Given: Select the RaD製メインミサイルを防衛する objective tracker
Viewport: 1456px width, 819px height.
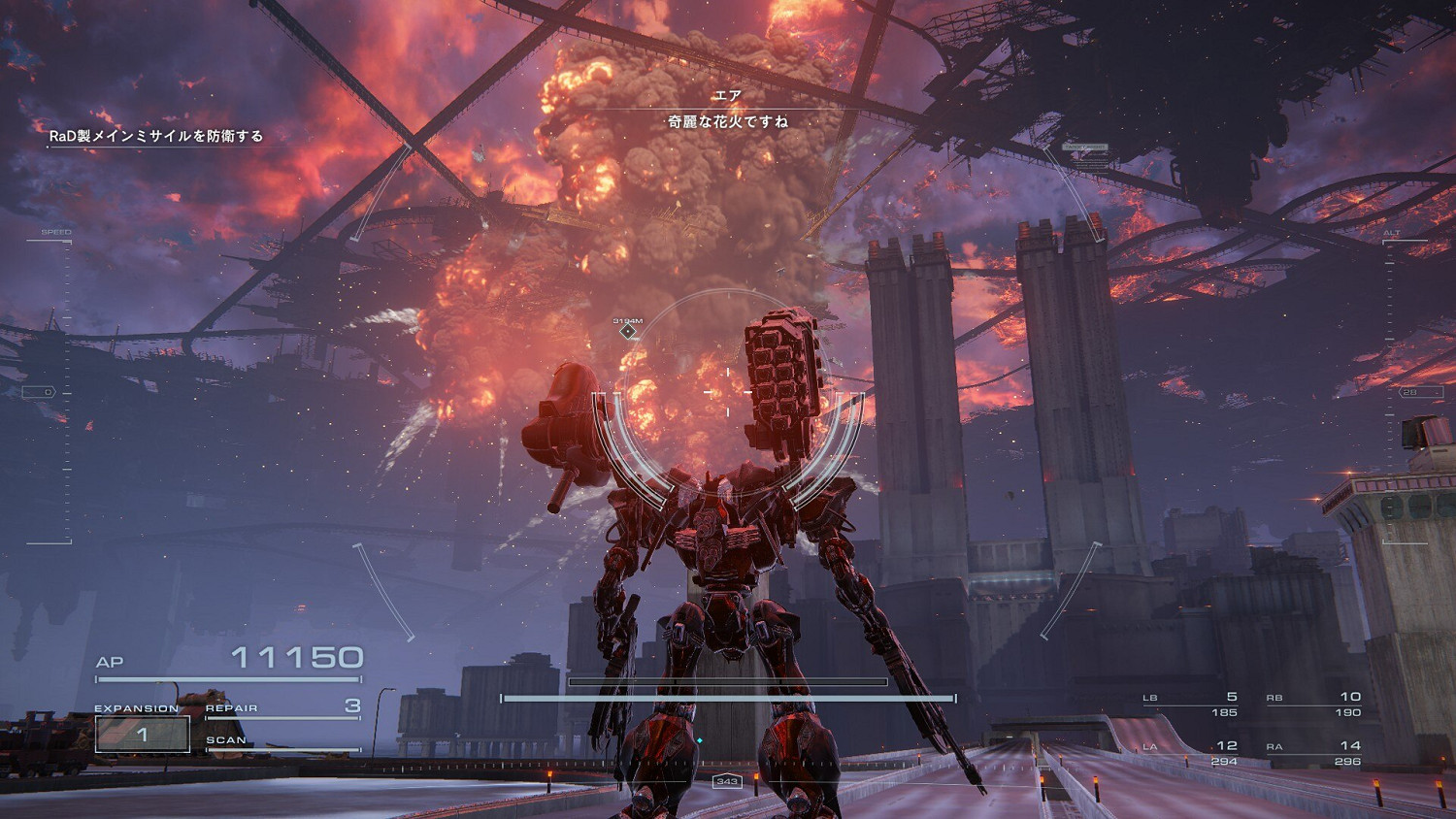Looking at the screenshot, I should tap(155, 136).
